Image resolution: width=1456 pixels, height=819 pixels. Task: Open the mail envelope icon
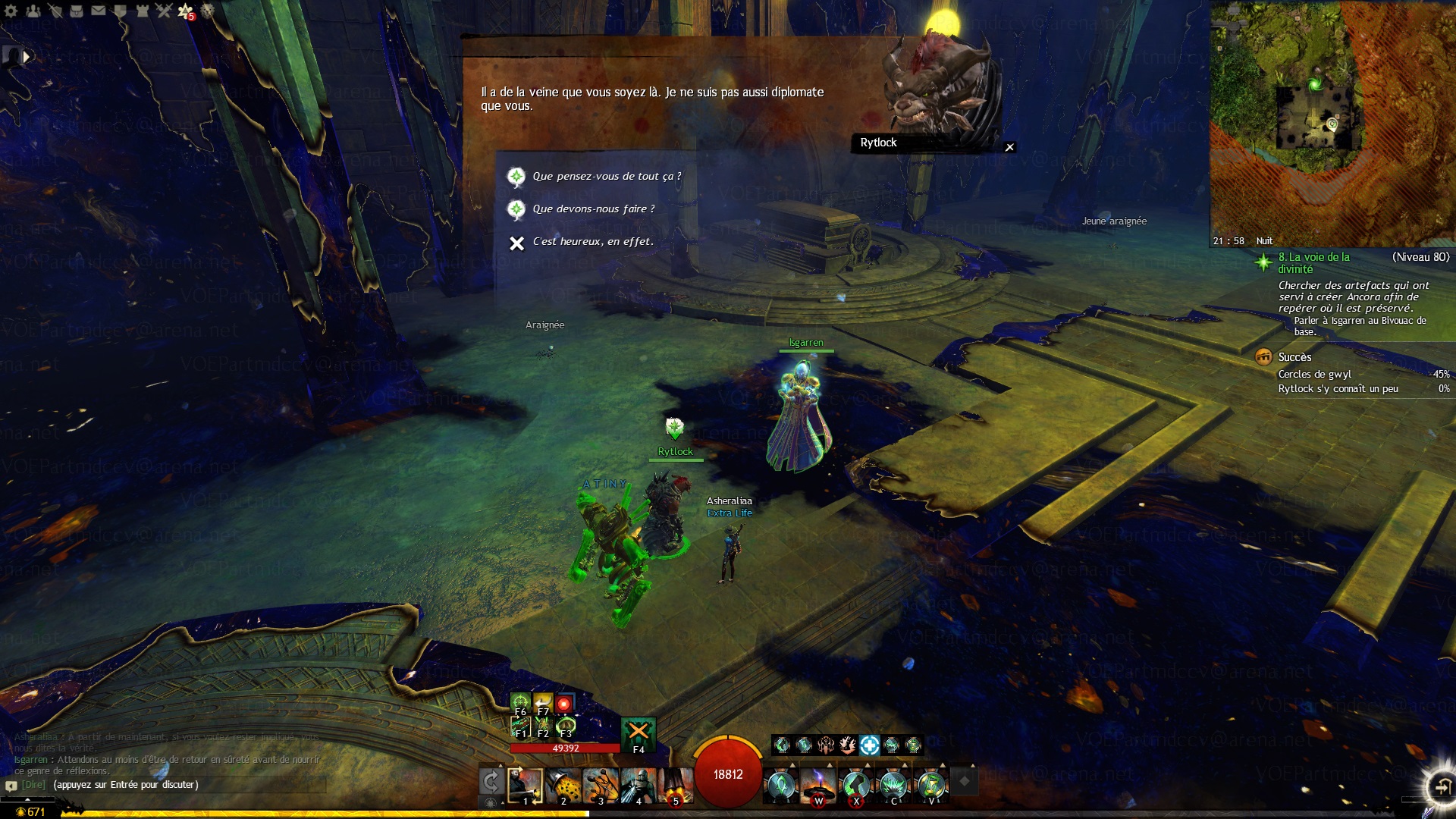(99, 11)
